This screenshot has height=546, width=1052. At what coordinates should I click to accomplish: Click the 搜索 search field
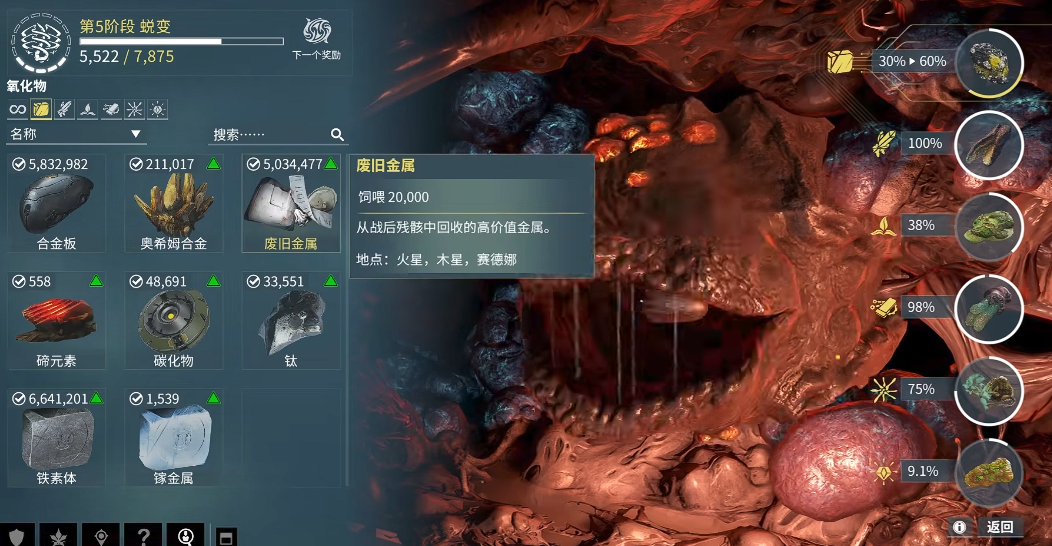tap(270, 134)
